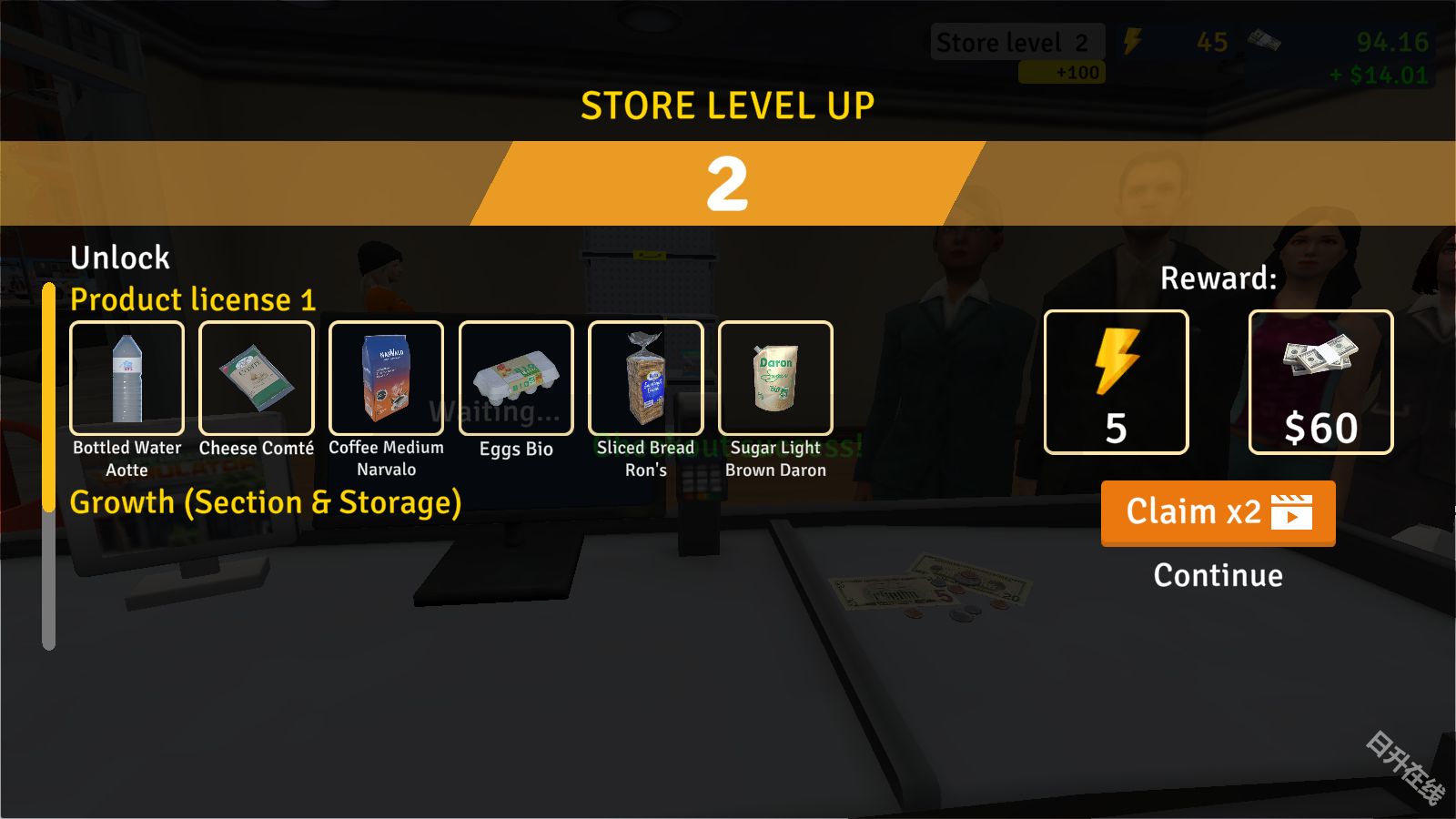Open the Growth (Section & Storage) heading
Screen dimensions: 1456x819
[x=266, y=502]
